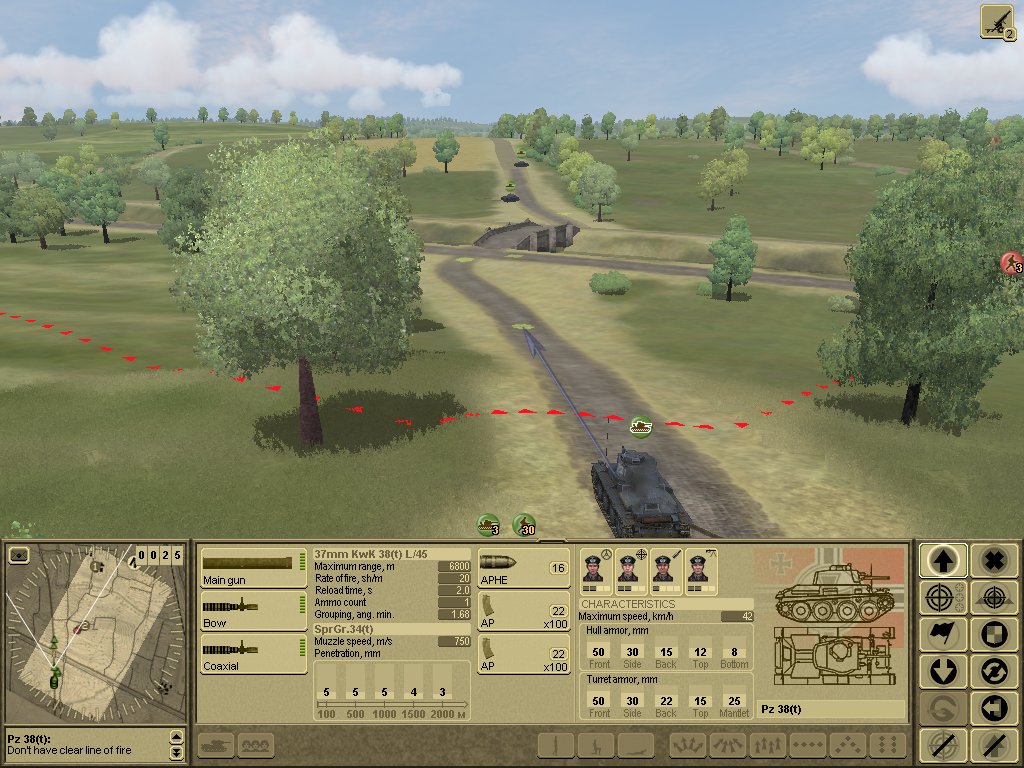Image resolution: width=1024 pixels, height=768 pixels.
Task: Select the crew member with crosshair badge
Action: point(629,568)
